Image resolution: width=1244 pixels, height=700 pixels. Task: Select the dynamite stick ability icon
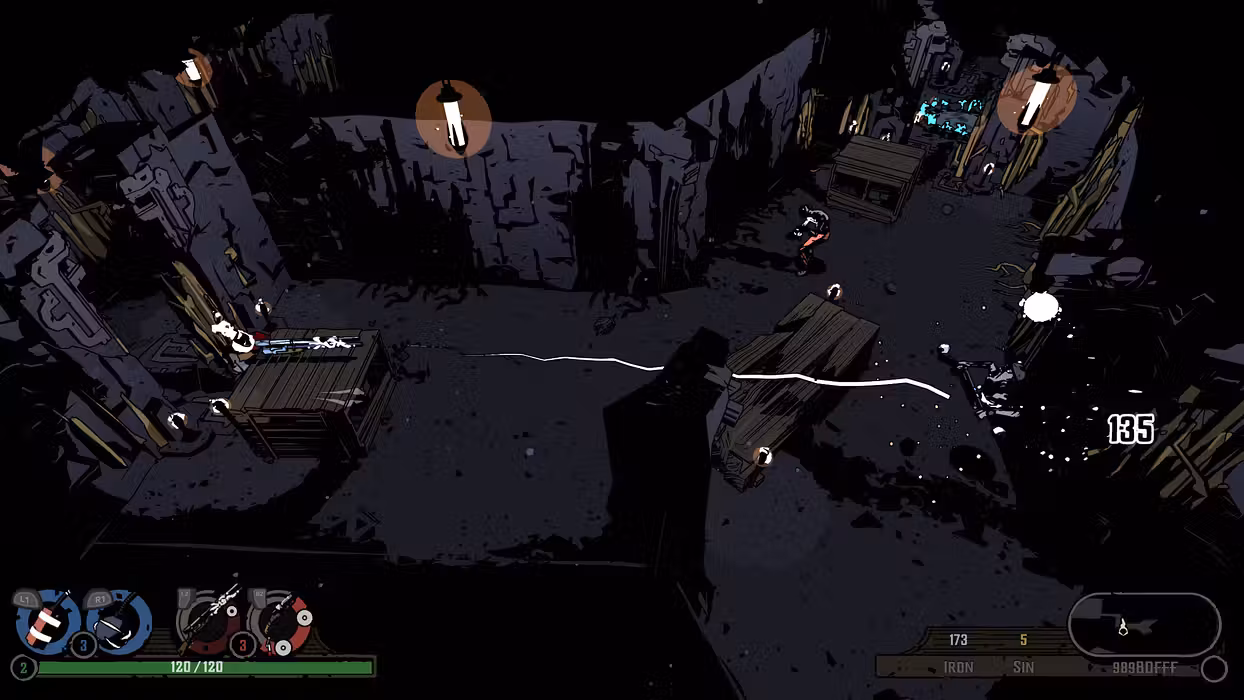(47, 621)
